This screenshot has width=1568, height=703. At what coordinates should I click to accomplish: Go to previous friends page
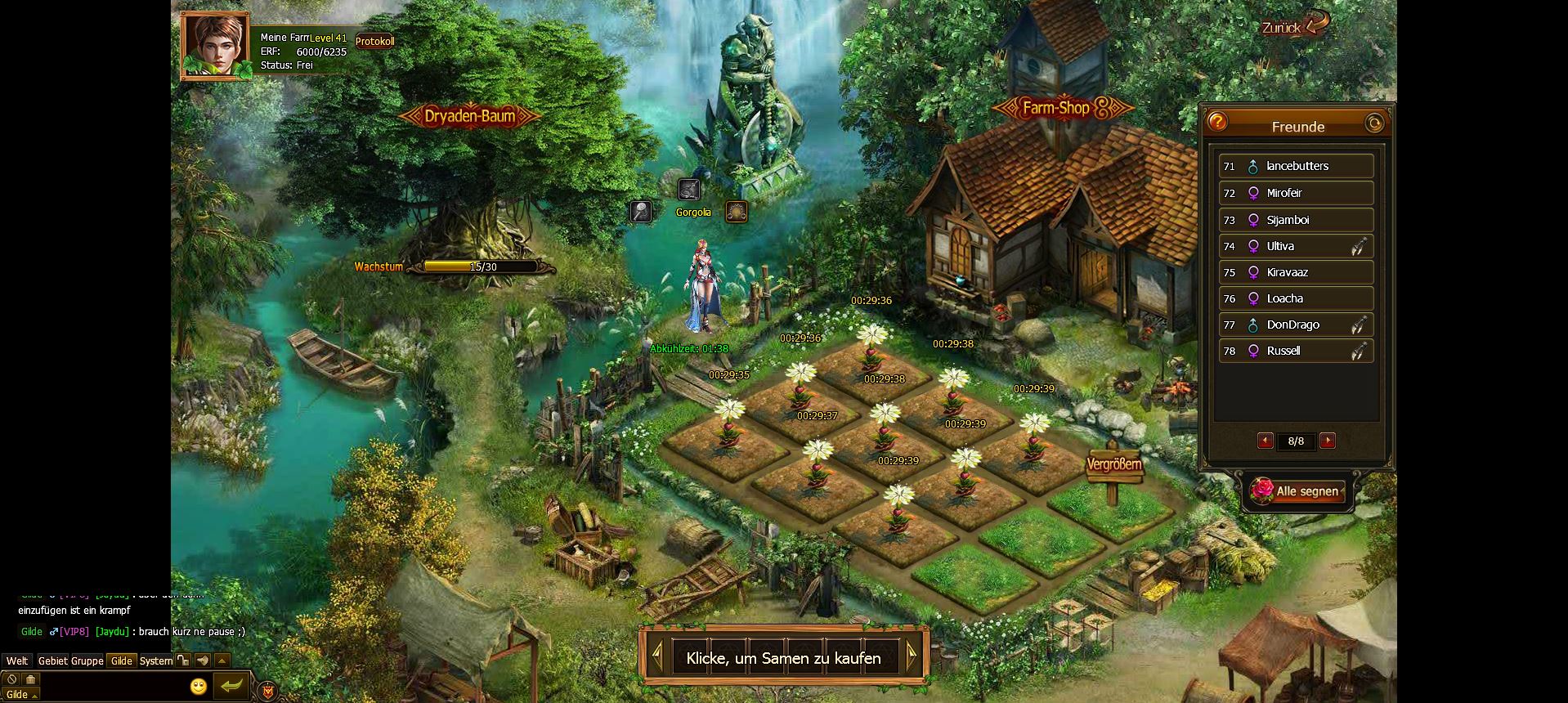tap(1265, 441)
